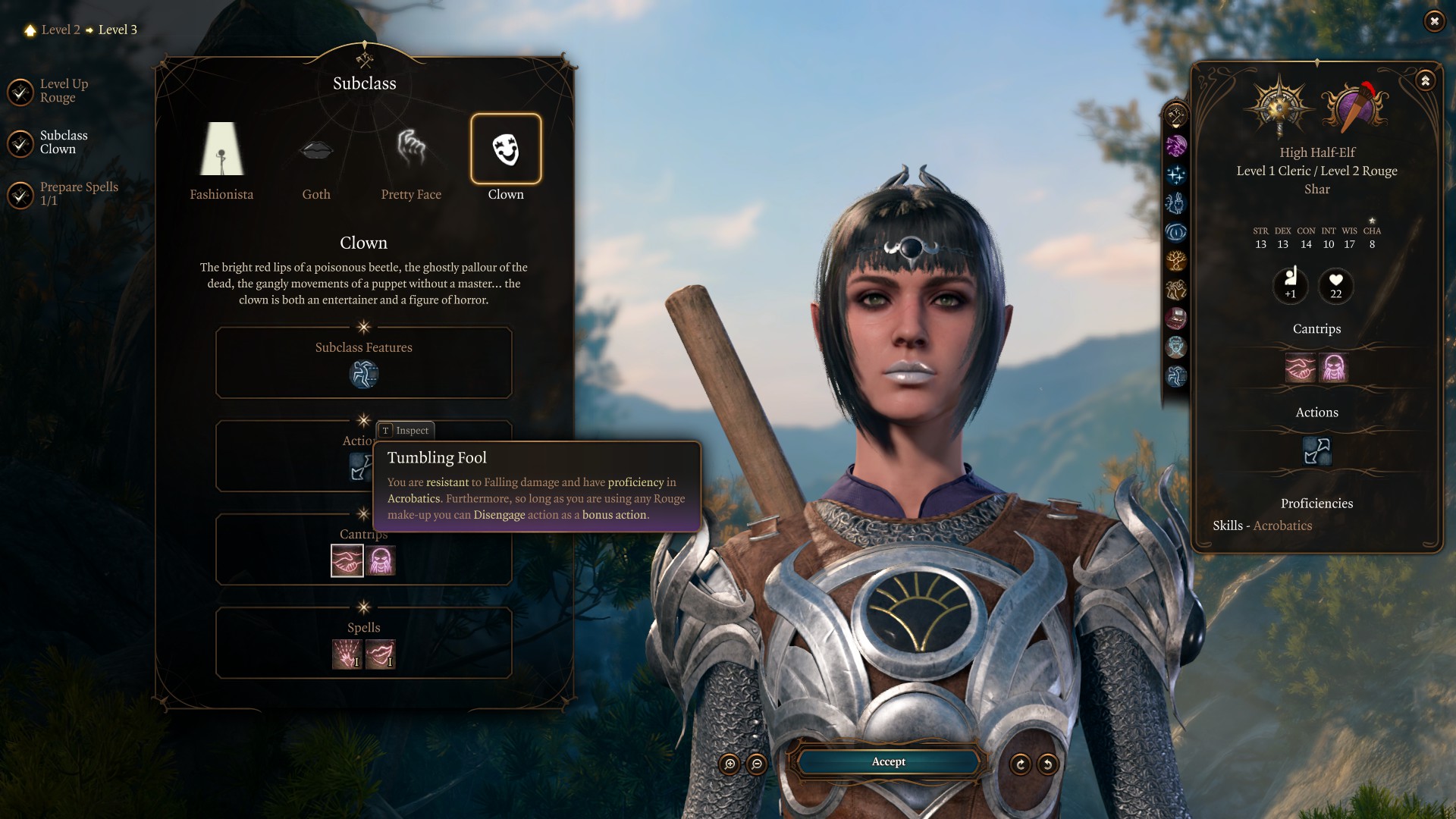The image size is (1456, 819).
Task: Zoom out from the character model
Action: coord(756,764)
